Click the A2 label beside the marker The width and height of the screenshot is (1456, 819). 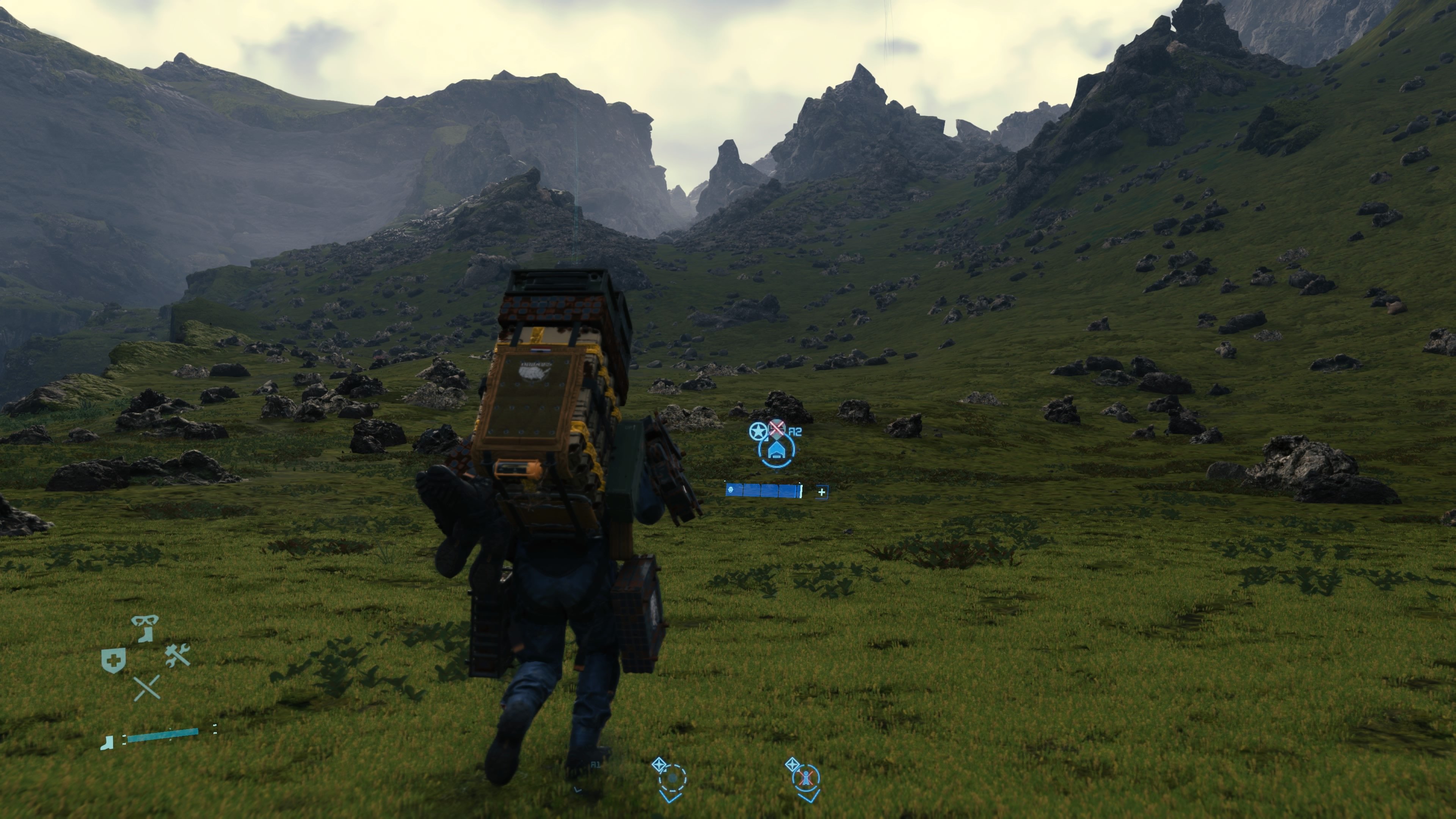point(795,431)
